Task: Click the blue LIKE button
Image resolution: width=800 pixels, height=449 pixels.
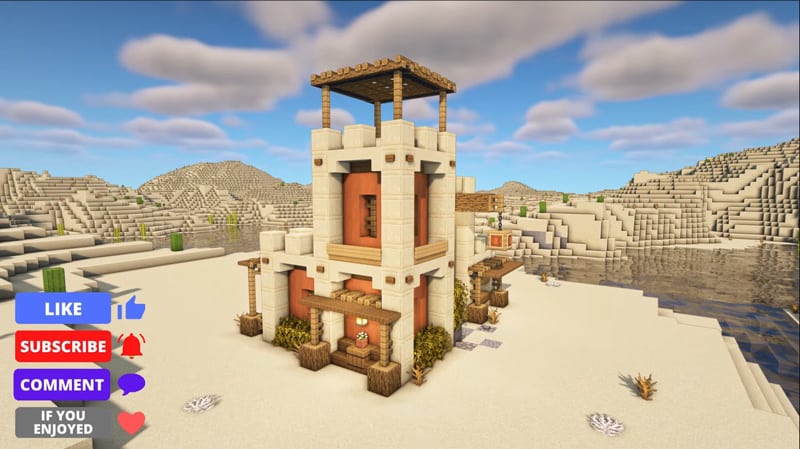Action: (62, 308)
